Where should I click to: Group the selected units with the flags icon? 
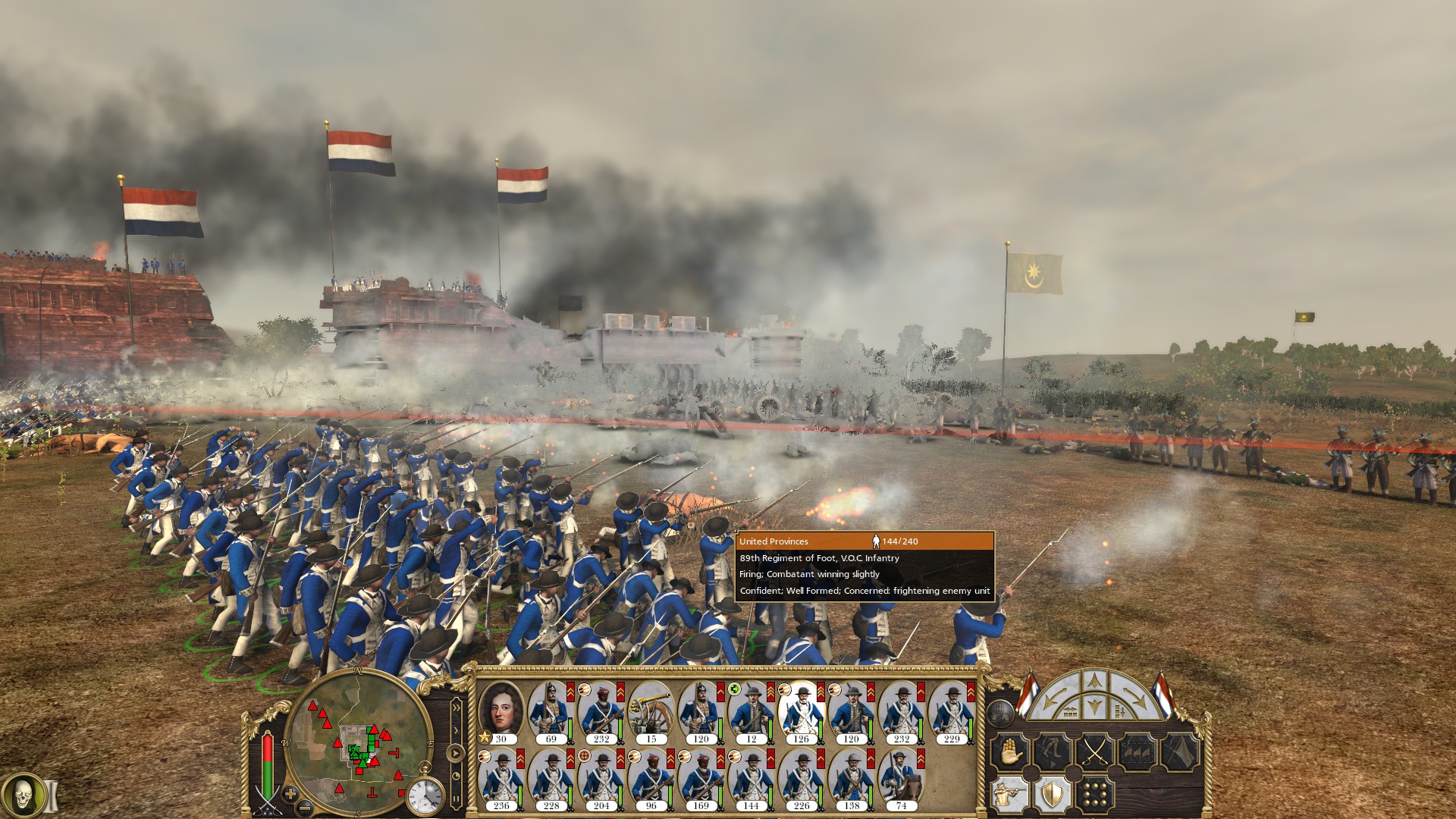(x=1137, y=751)
